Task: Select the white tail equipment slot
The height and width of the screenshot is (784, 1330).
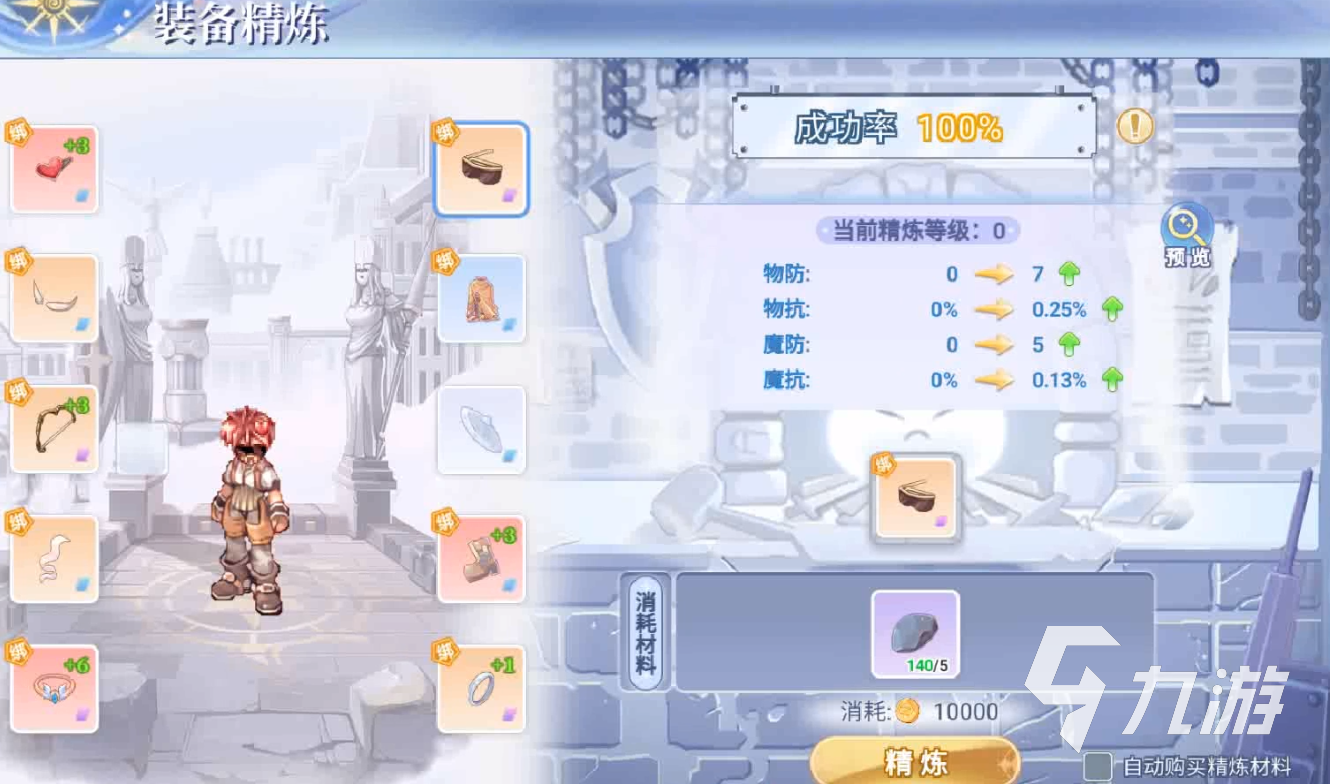Action: [x=54, y=557]
